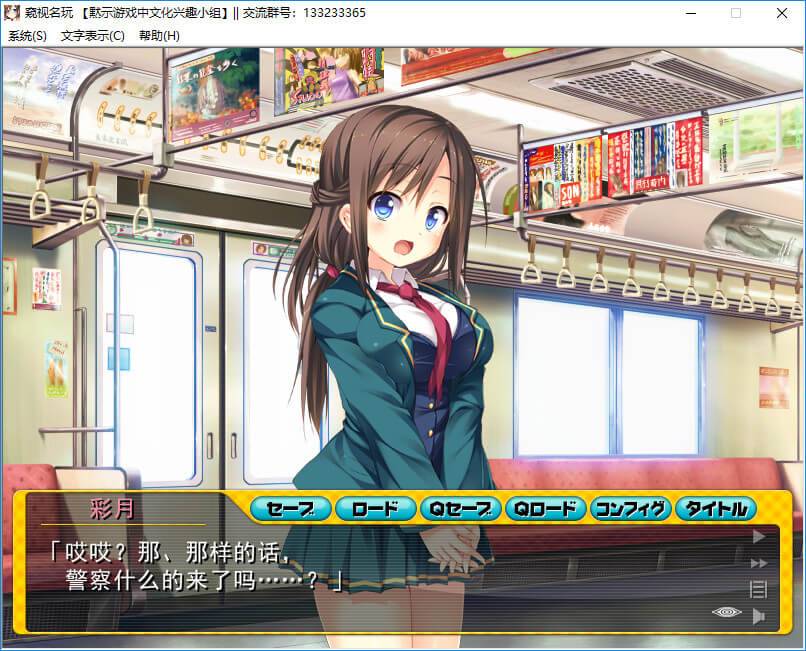Start auto-play with the single arrow icon
Viewport: 806px width, 651px height.
pos(758,537)
